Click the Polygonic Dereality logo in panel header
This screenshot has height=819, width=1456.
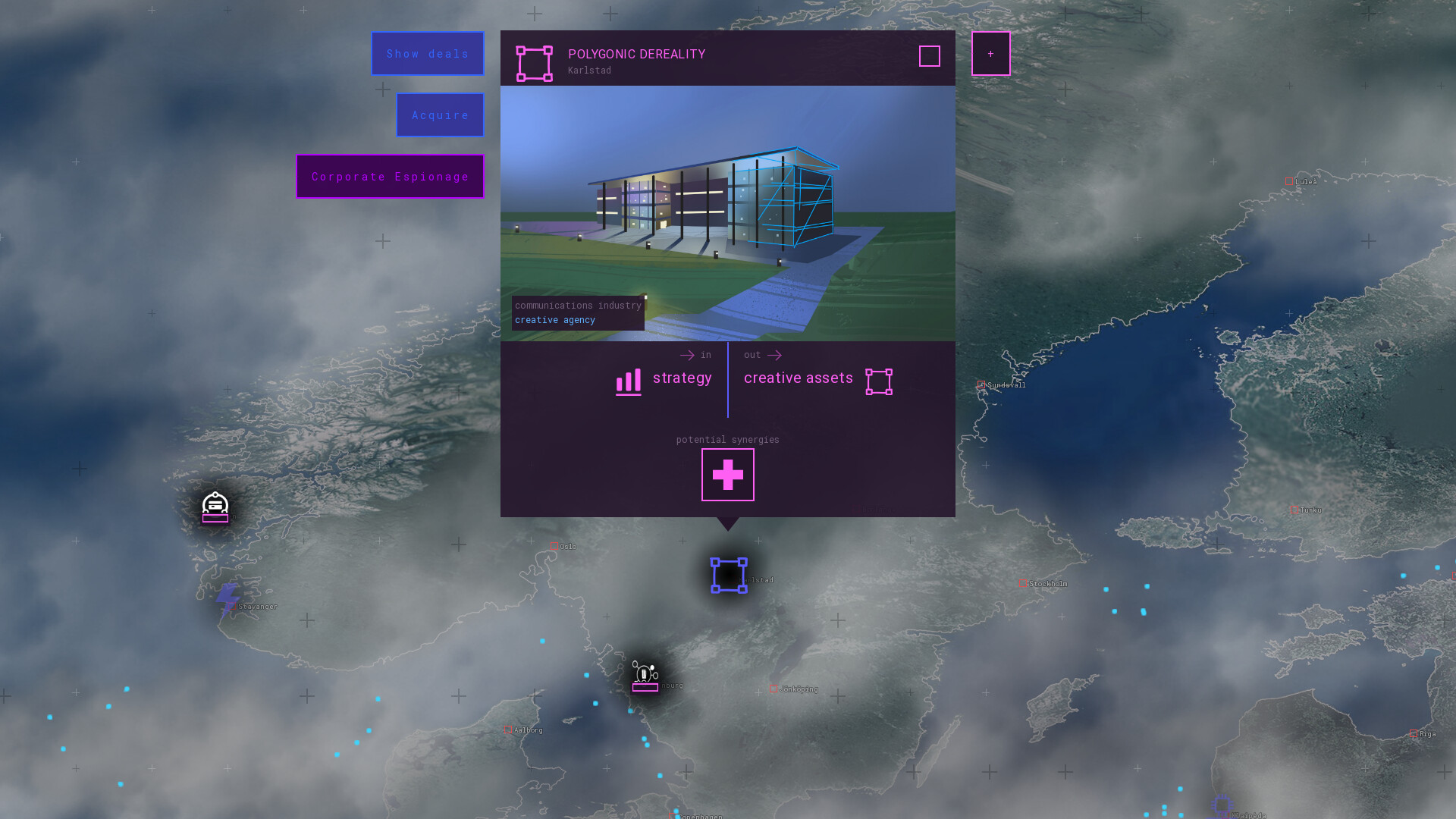(535, 64)
